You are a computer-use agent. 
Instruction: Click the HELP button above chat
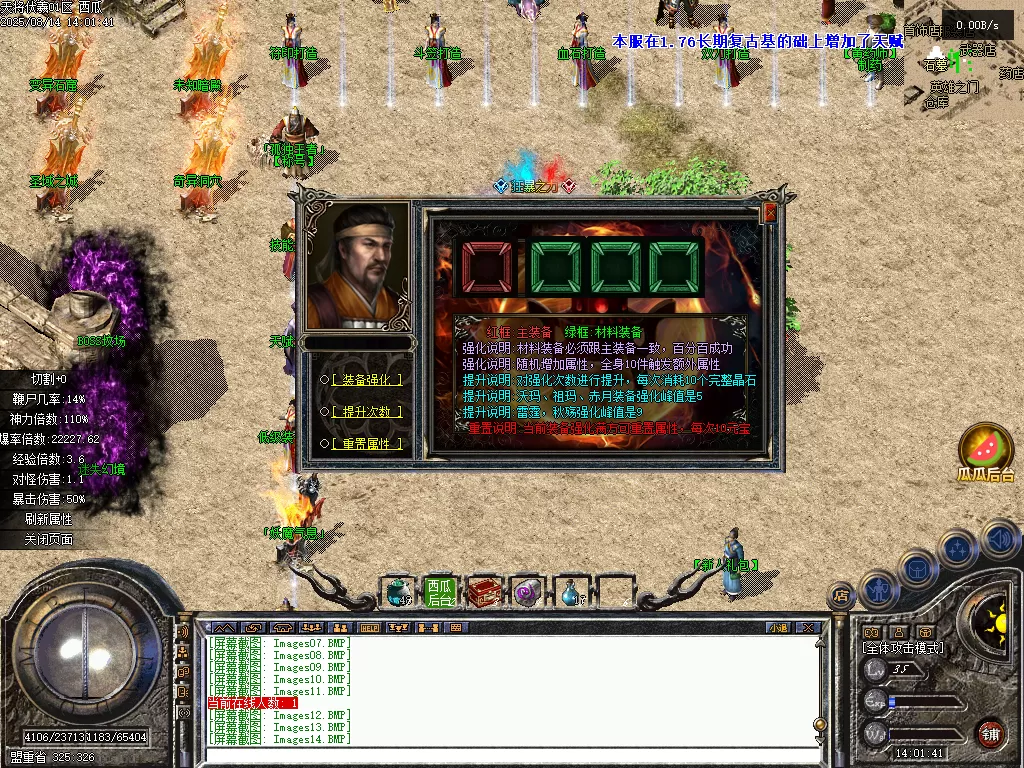[x=370, y=628]
